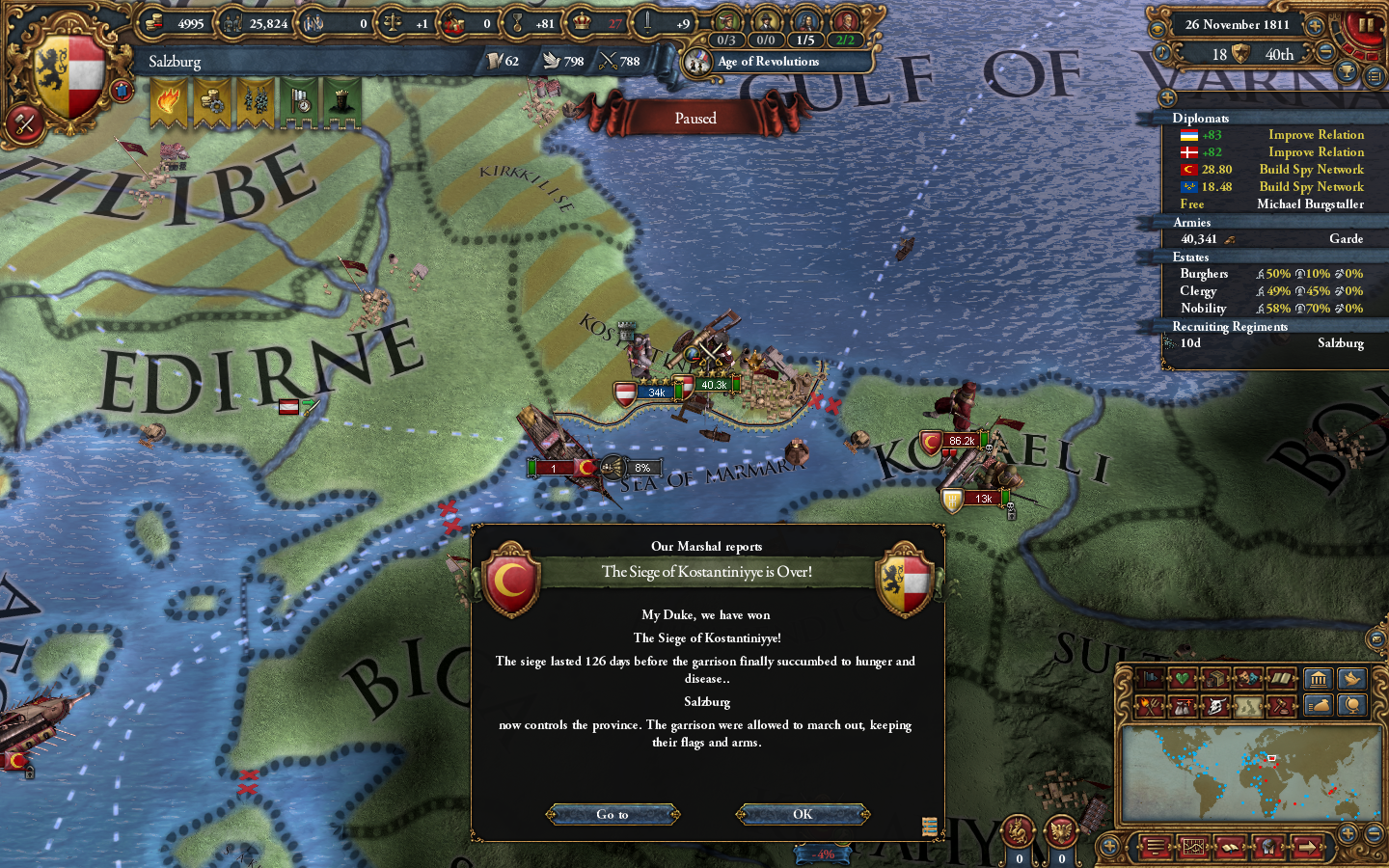Toggle the diplomacy dove mapmode button
The width and height of the screenshot is (1389, 868).
pyautogui.click(x=1353, y=679)
